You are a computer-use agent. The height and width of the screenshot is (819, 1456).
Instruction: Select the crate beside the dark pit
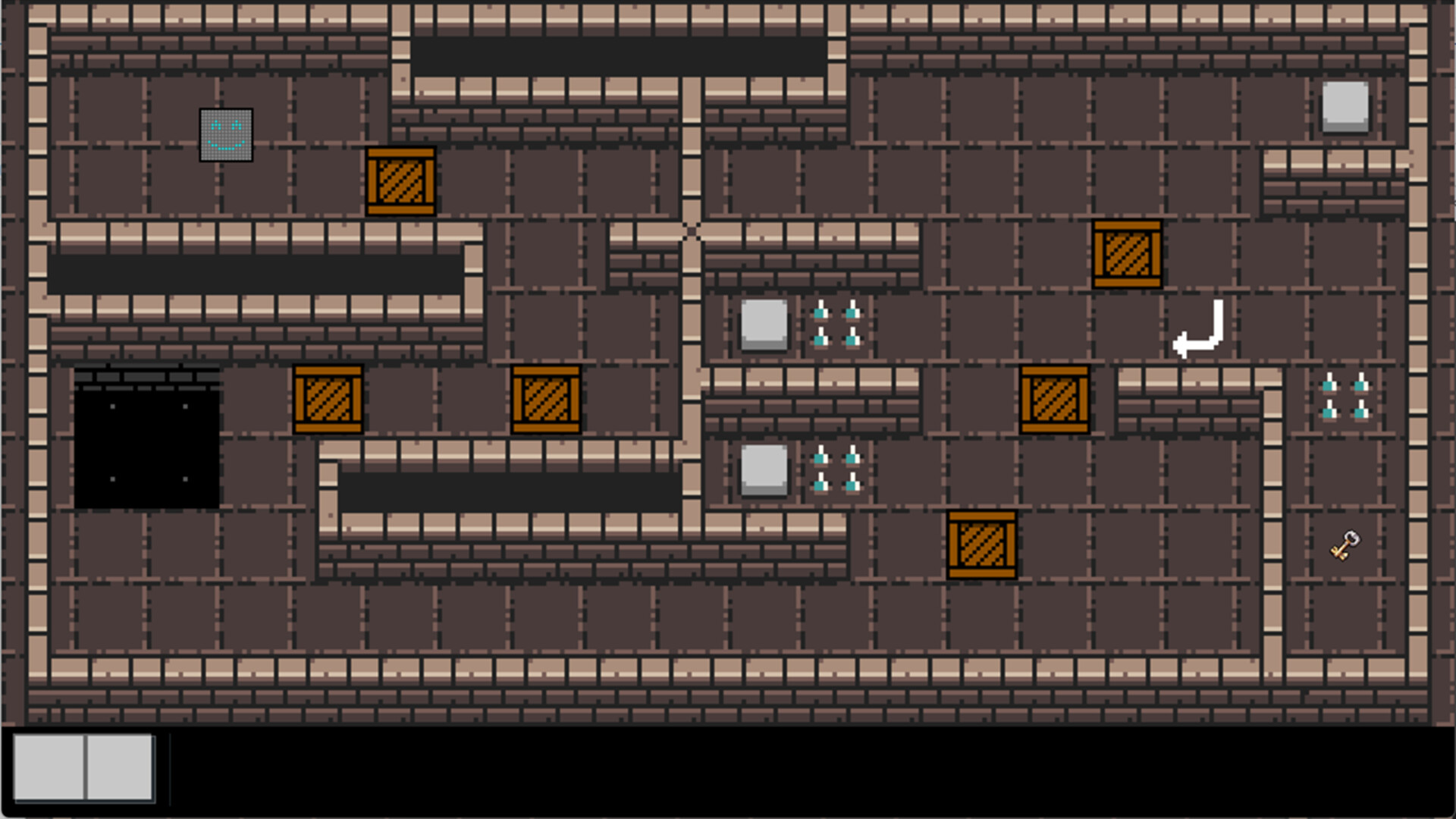tap(328, 398)
